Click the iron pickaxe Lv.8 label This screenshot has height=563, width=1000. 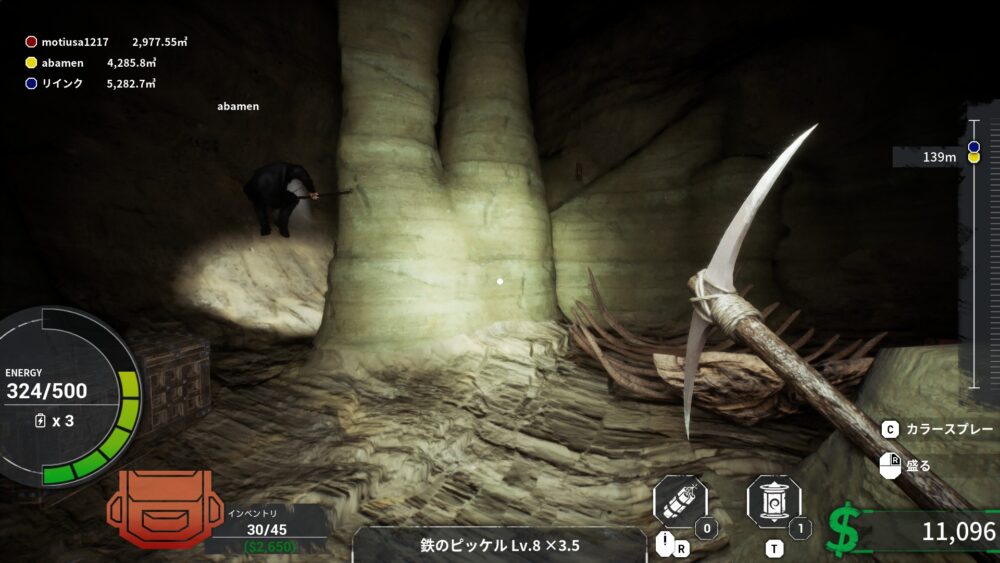click(x=500, y=545)
